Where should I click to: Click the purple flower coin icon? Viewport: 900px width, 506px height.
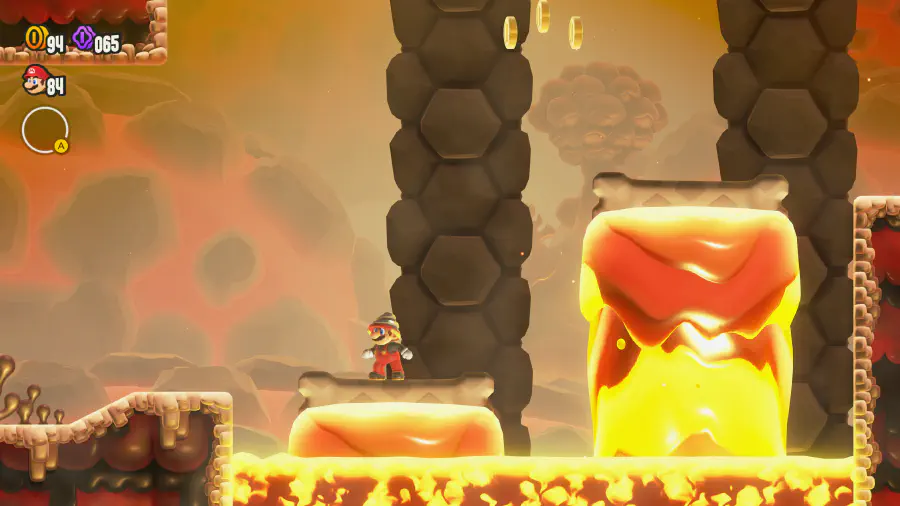(83, 39)
